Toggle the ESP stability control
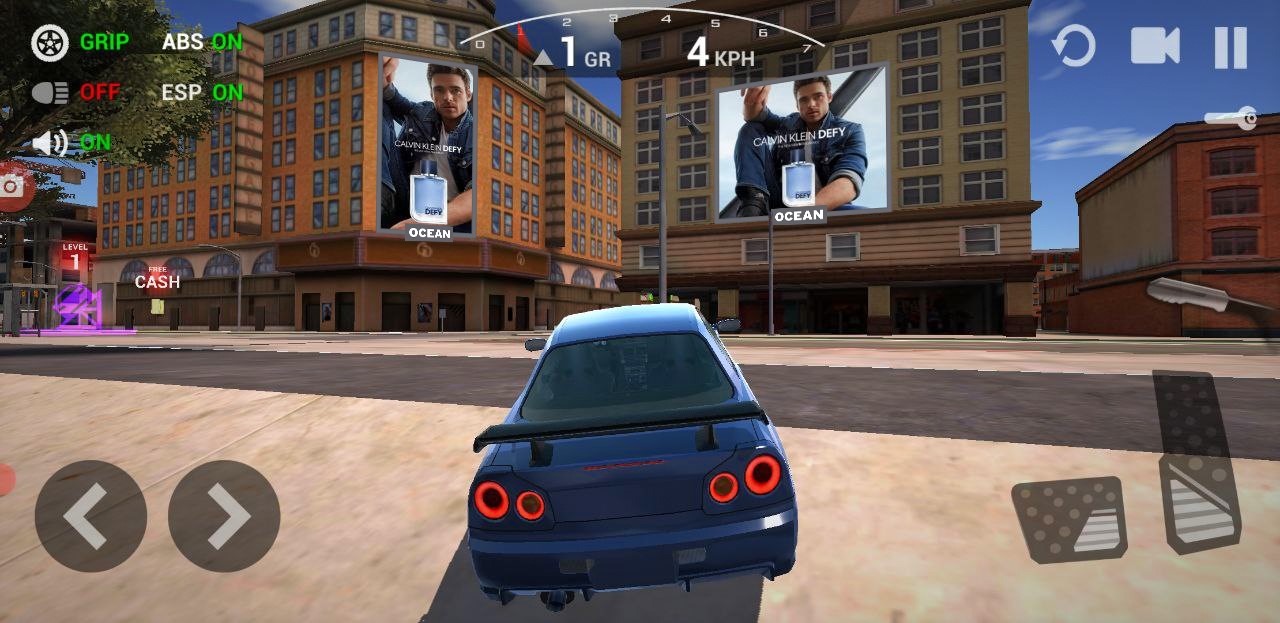Viewport: 1280px width, 623px height. (x=202, y=92)
